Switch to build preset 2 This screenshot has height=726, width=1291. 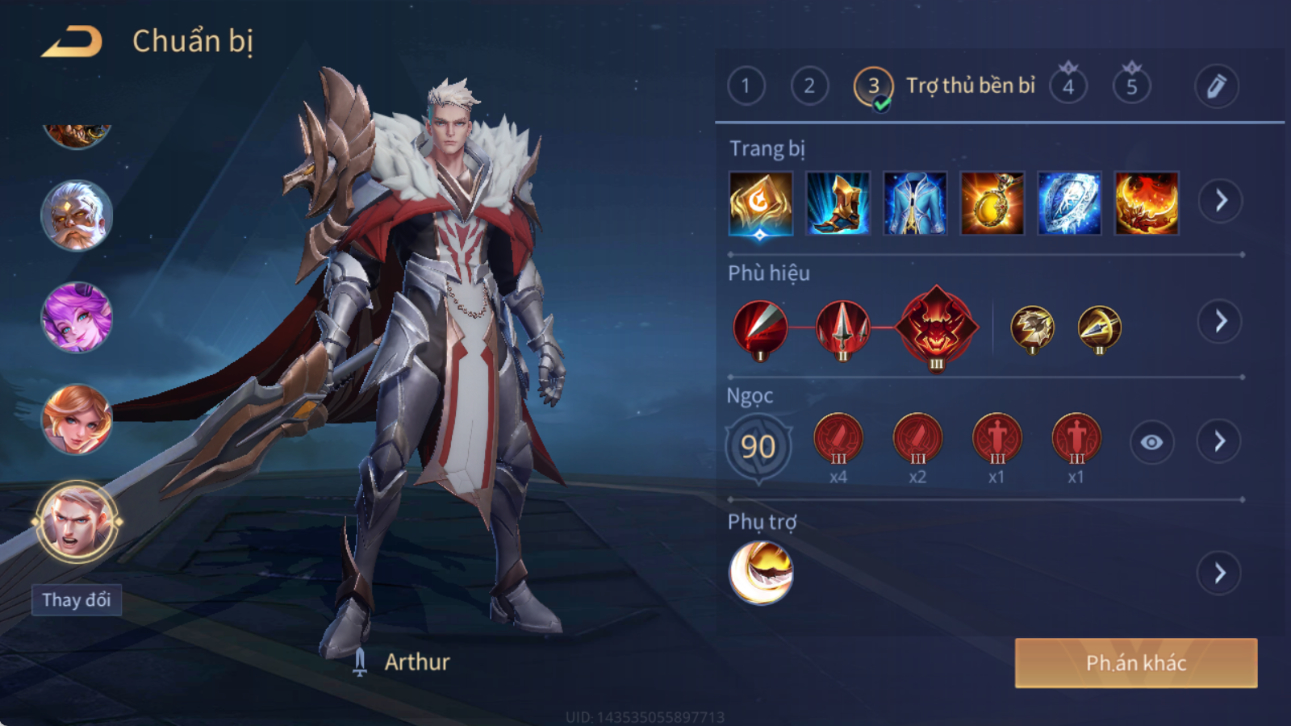point(810,86)
